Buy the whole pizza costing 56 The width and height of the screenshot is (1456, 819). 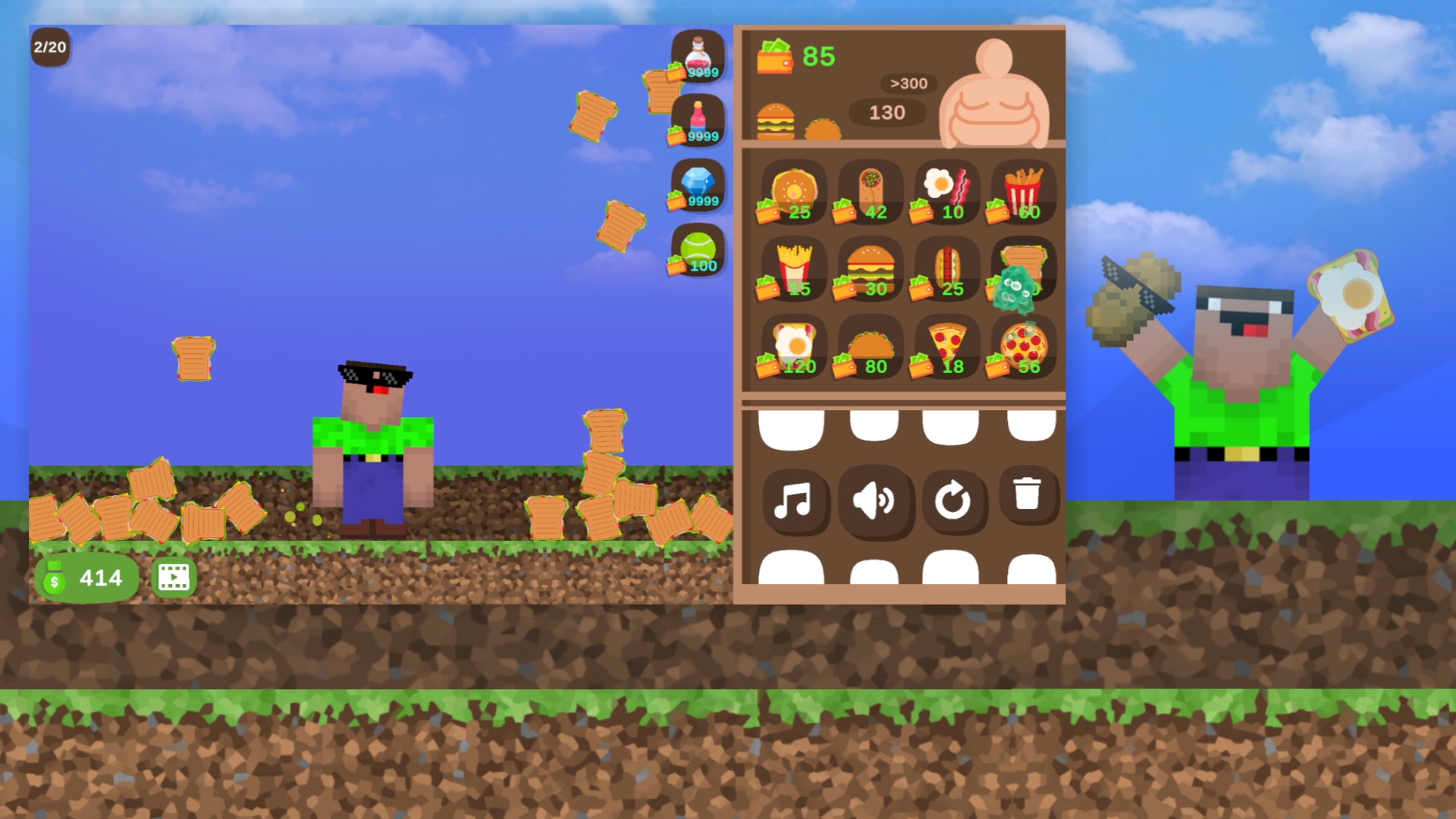1026,347
